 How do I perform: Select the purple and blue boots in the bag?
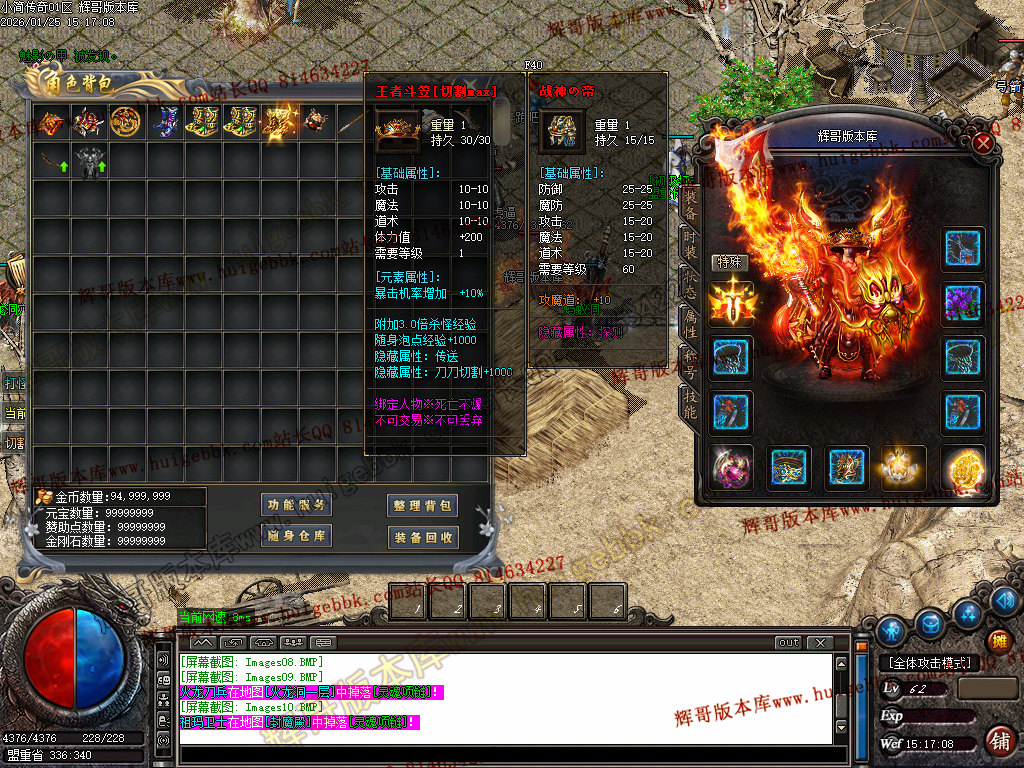[x=163, y=121]
